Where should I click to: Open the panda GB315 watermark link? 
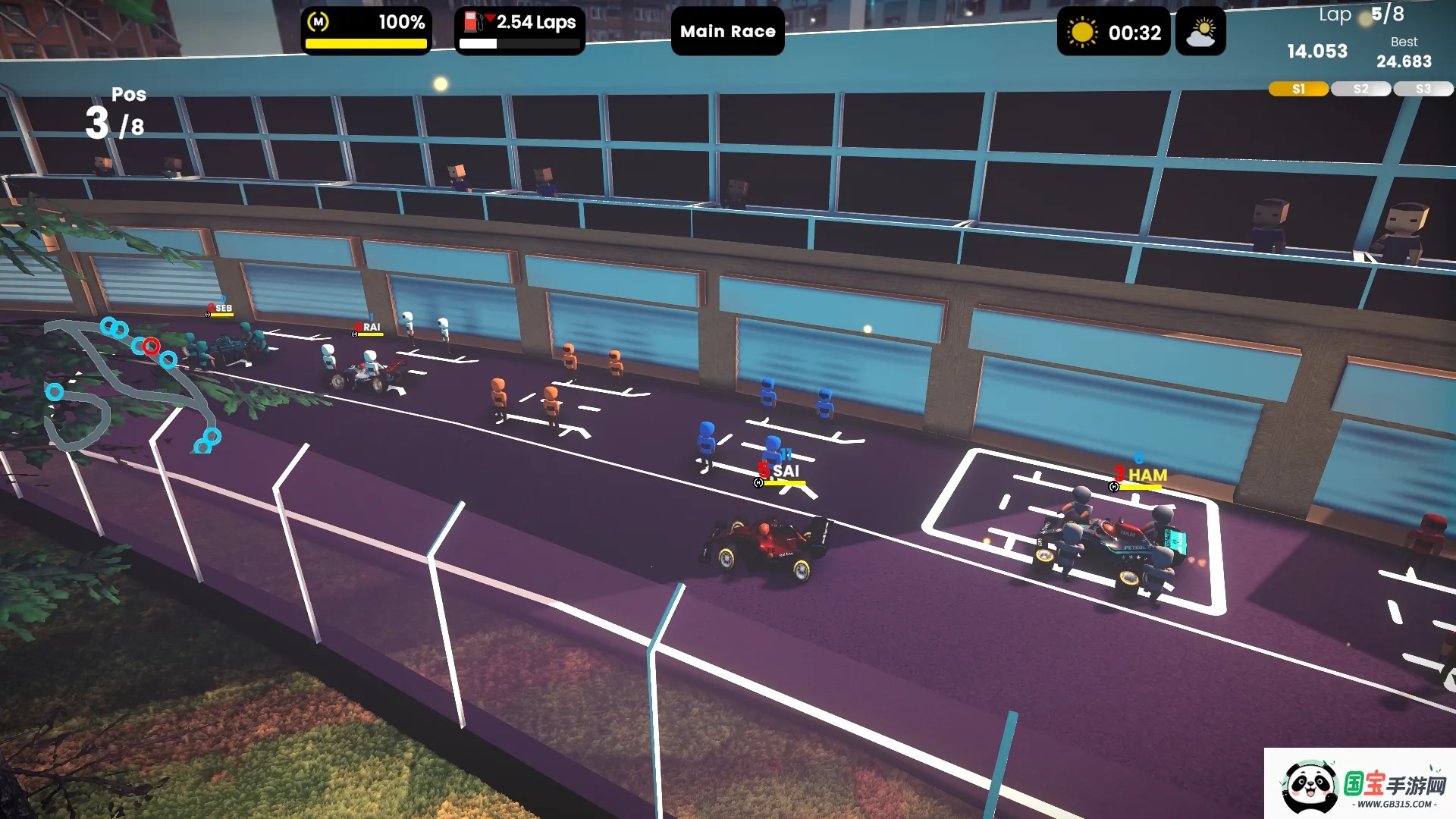1360,785
